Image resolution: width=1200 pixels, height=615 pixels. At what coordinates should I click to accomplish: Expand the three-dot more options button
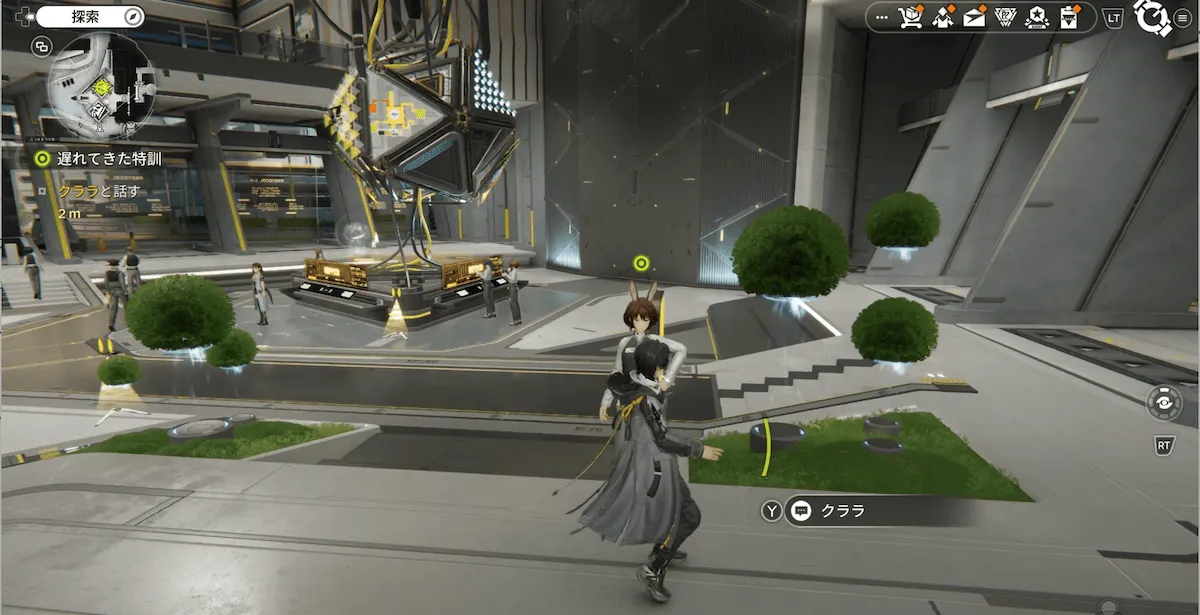pos(881,17)
